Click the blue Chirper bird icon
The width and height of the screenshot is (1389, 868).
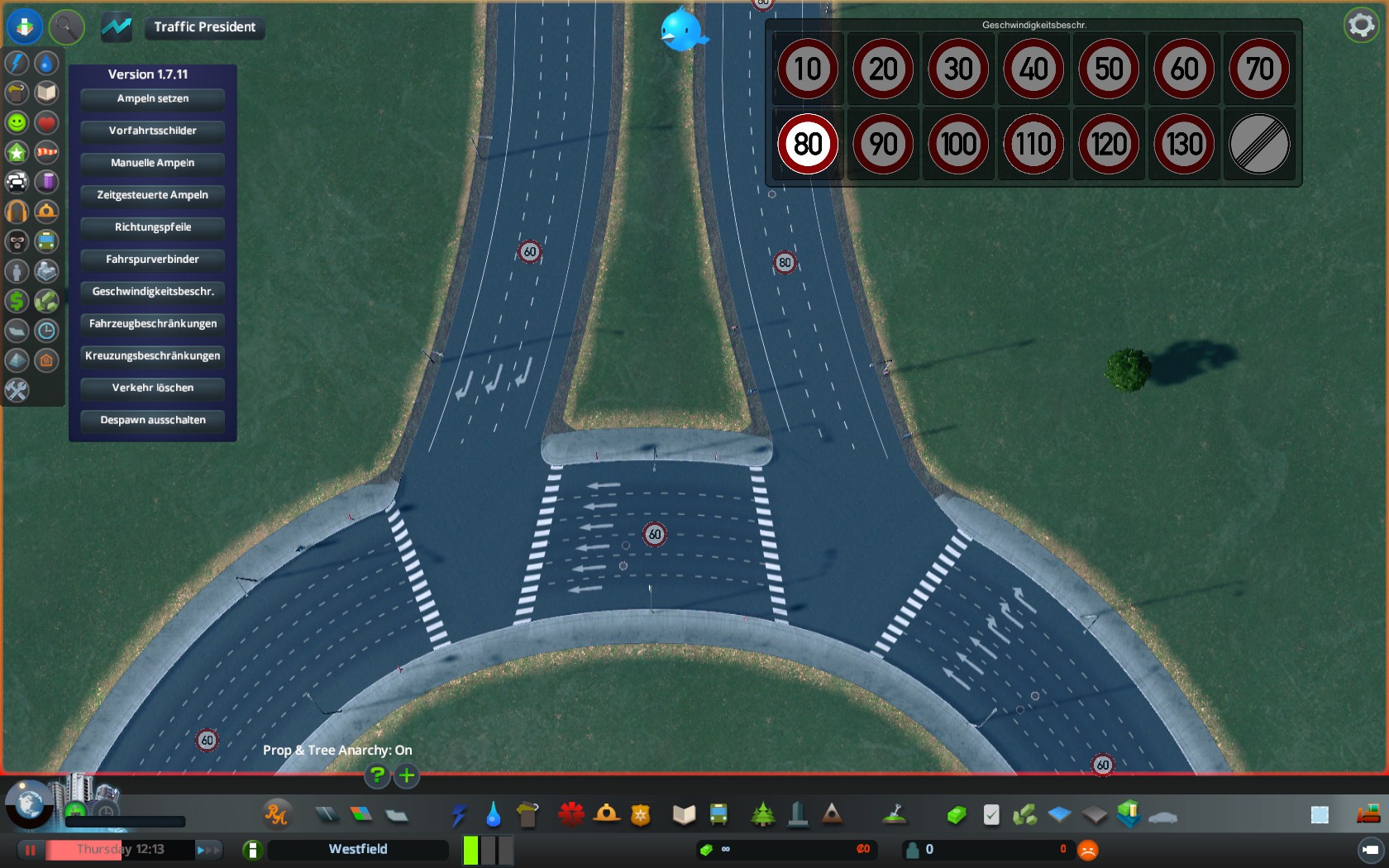click(683, 31)
